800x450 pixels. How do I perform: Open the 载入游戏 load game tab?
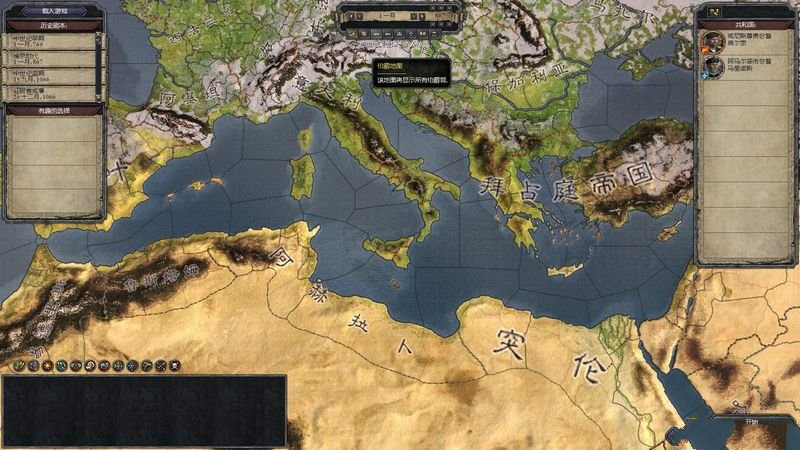[x=52, y=10]
